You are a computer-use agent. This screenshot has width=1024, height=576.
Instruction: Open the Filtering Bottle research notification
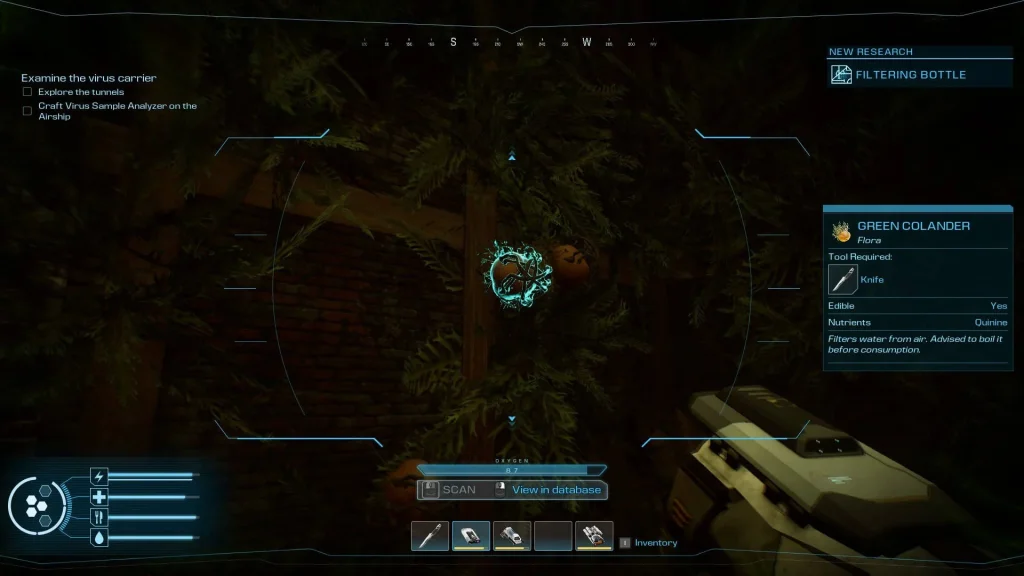898,74
